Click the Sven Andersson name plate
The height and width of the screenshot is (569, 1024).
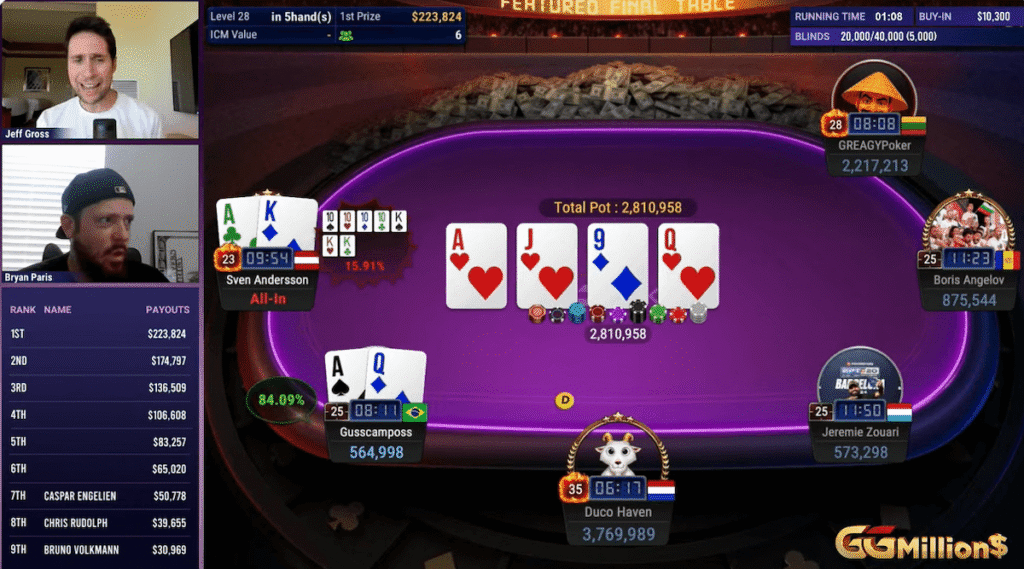[x=267, y=280]
